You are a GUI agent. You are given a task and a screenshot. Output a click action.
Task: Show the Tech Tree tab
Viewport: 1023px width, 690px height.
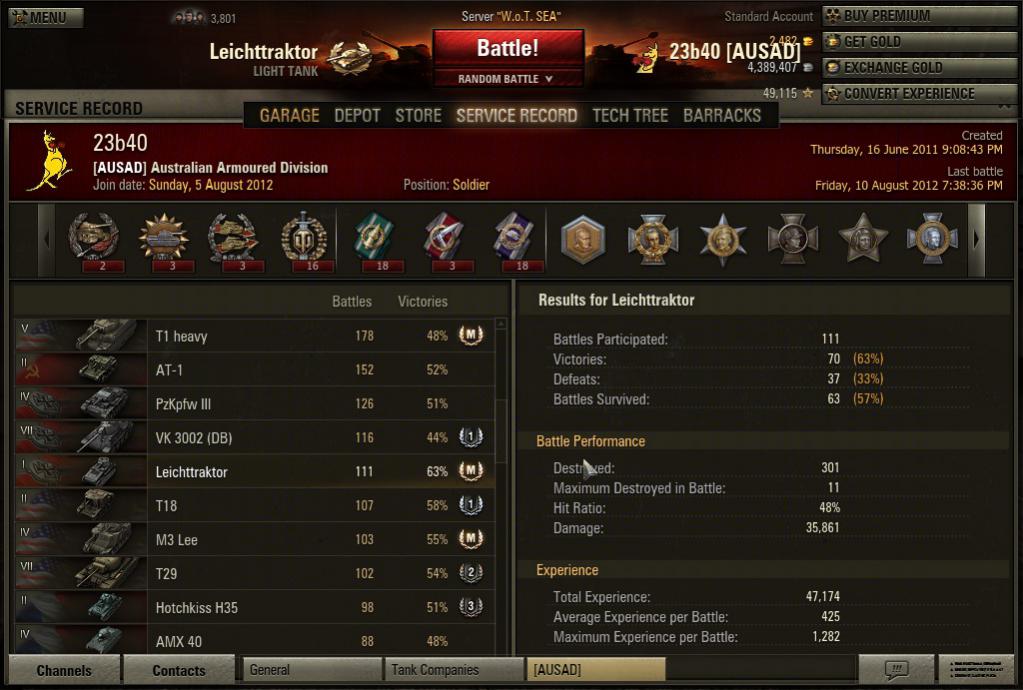pyautogui.click(x=630, y=115)
